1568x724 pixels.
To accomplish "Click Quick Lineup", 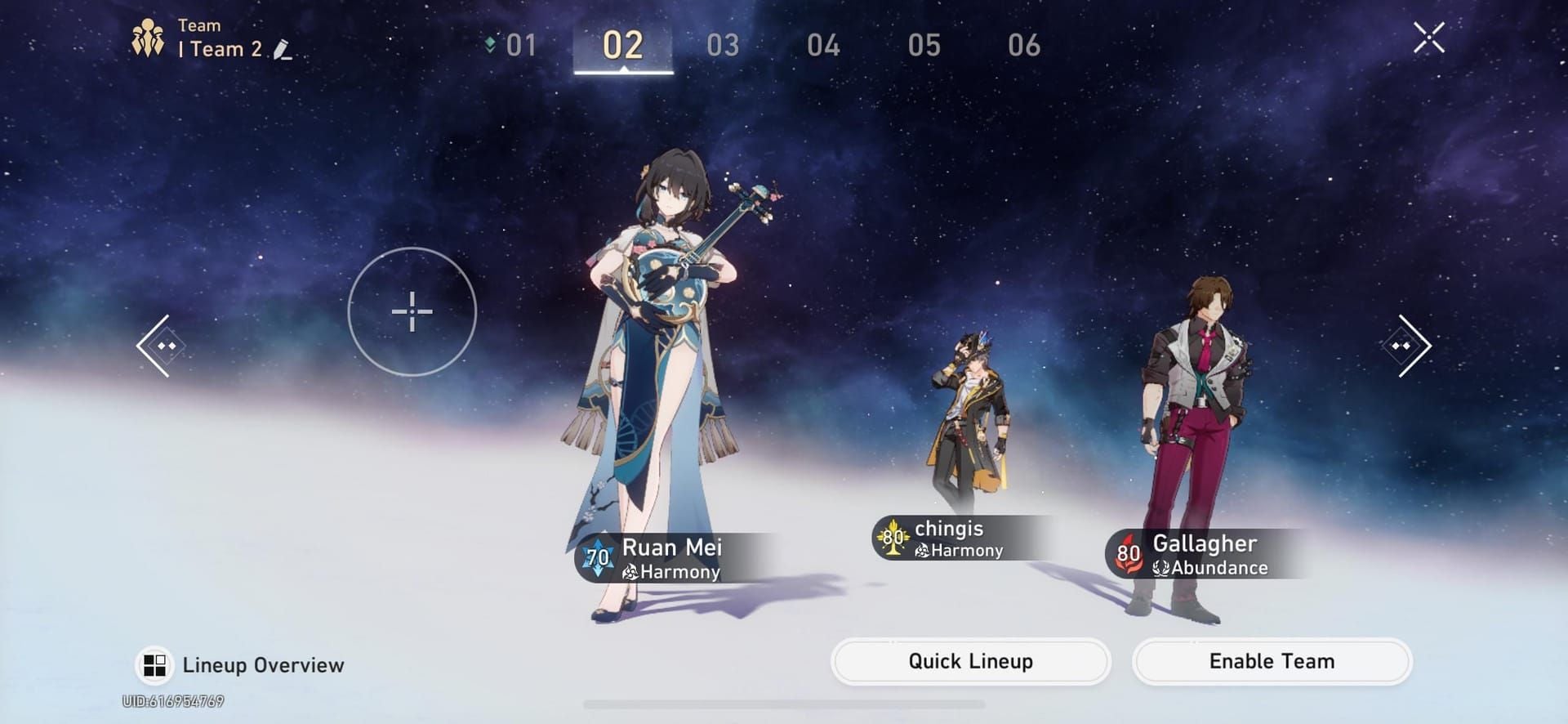I will click(x=969, y=661).
